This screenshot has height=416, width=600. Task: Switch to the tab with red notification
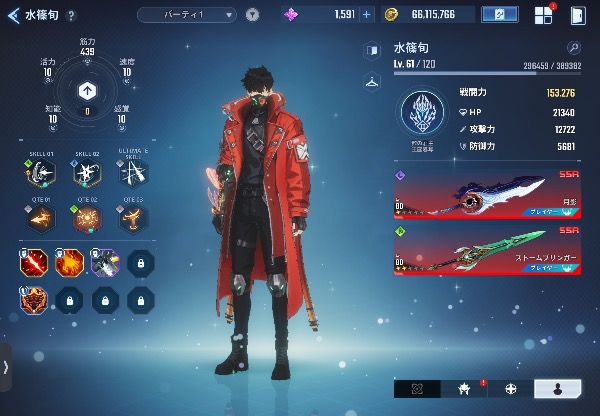[464, 389]
